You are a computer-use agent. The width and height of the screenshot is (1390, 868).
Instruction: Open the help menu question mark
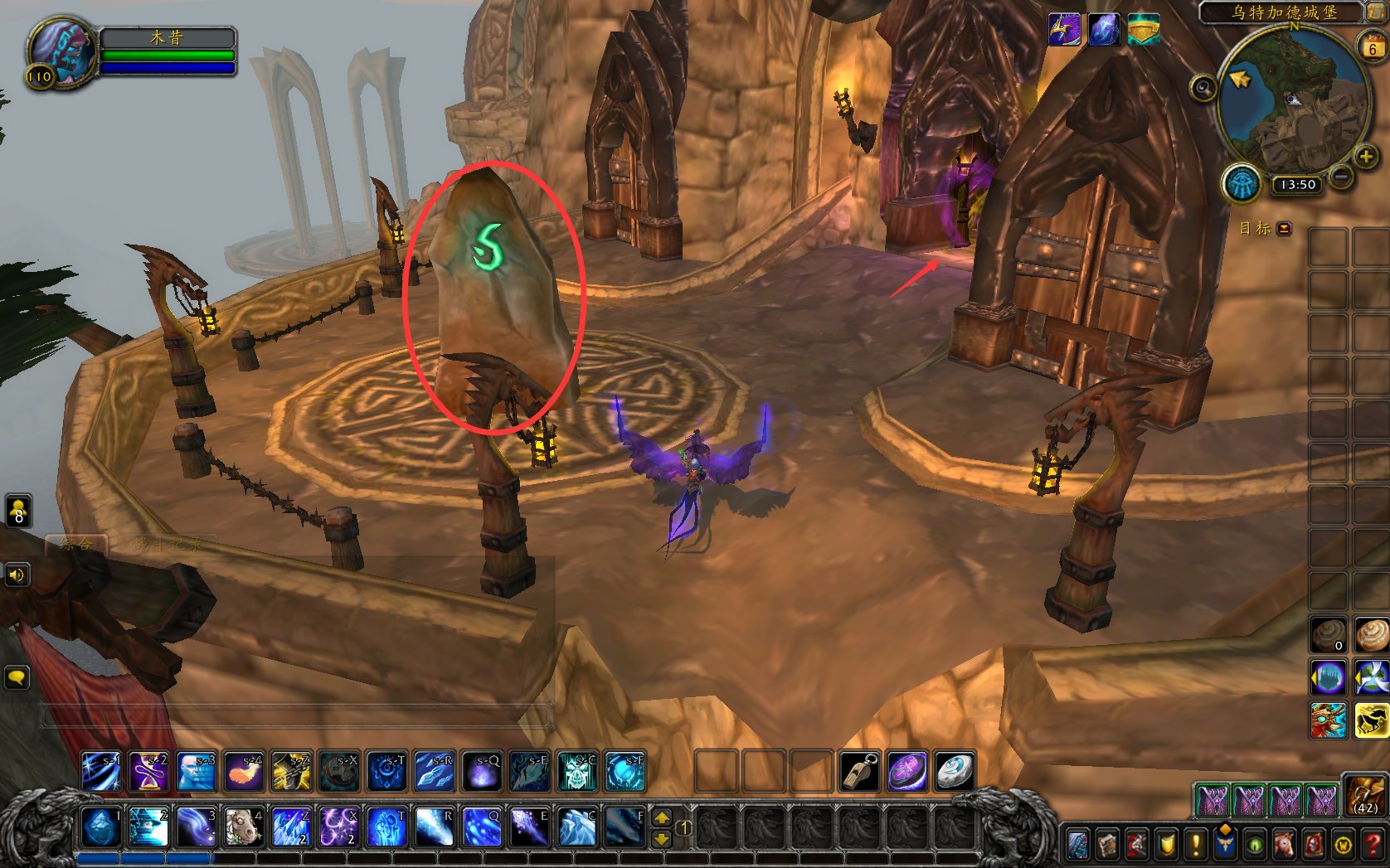click(1373, 844)
